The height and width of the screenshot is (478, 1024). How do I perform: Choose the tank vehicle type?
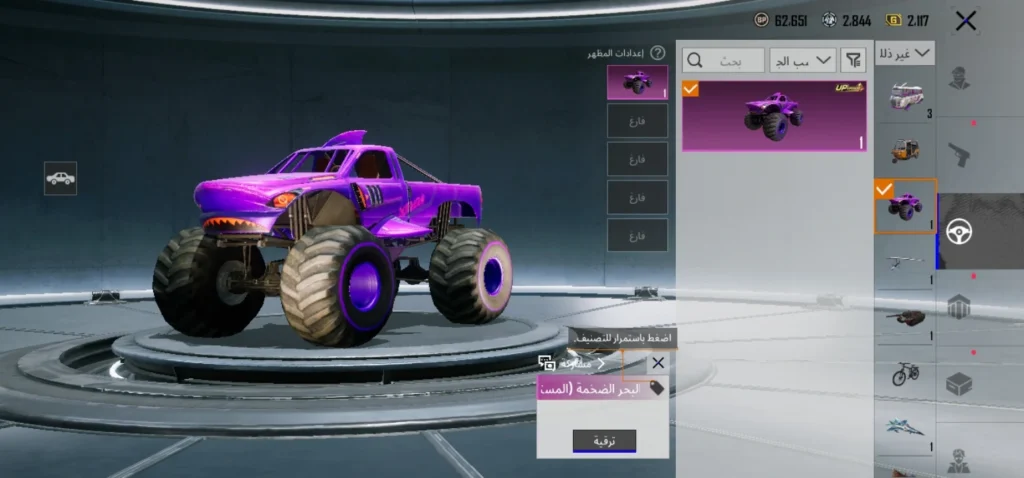905,319
